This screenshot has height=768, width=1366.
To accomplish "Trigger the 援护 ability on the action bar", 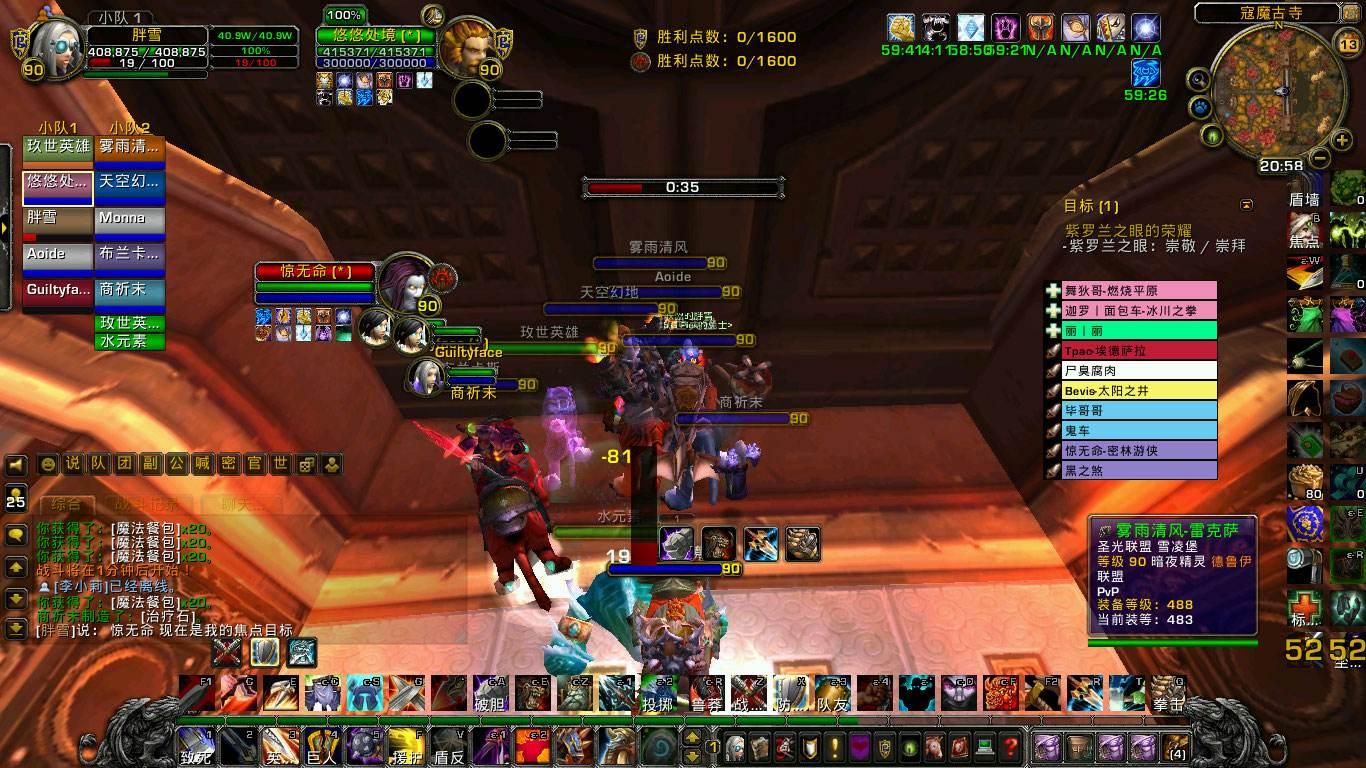I will coord(407,748).
